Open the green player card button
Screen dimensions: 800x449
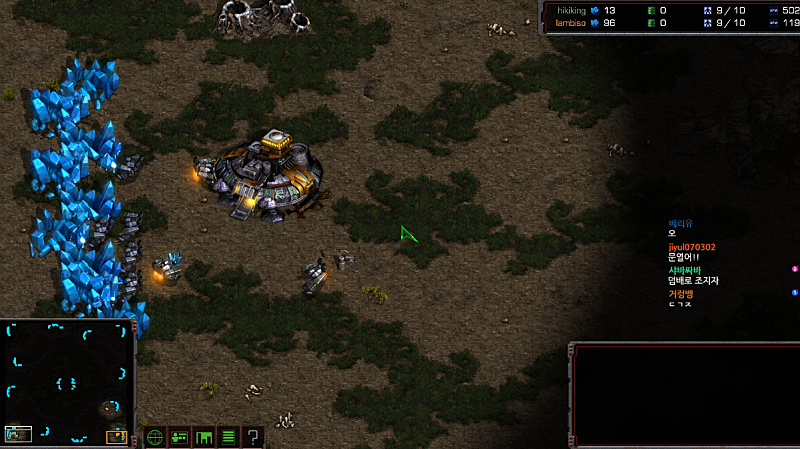tap(180, 437)
